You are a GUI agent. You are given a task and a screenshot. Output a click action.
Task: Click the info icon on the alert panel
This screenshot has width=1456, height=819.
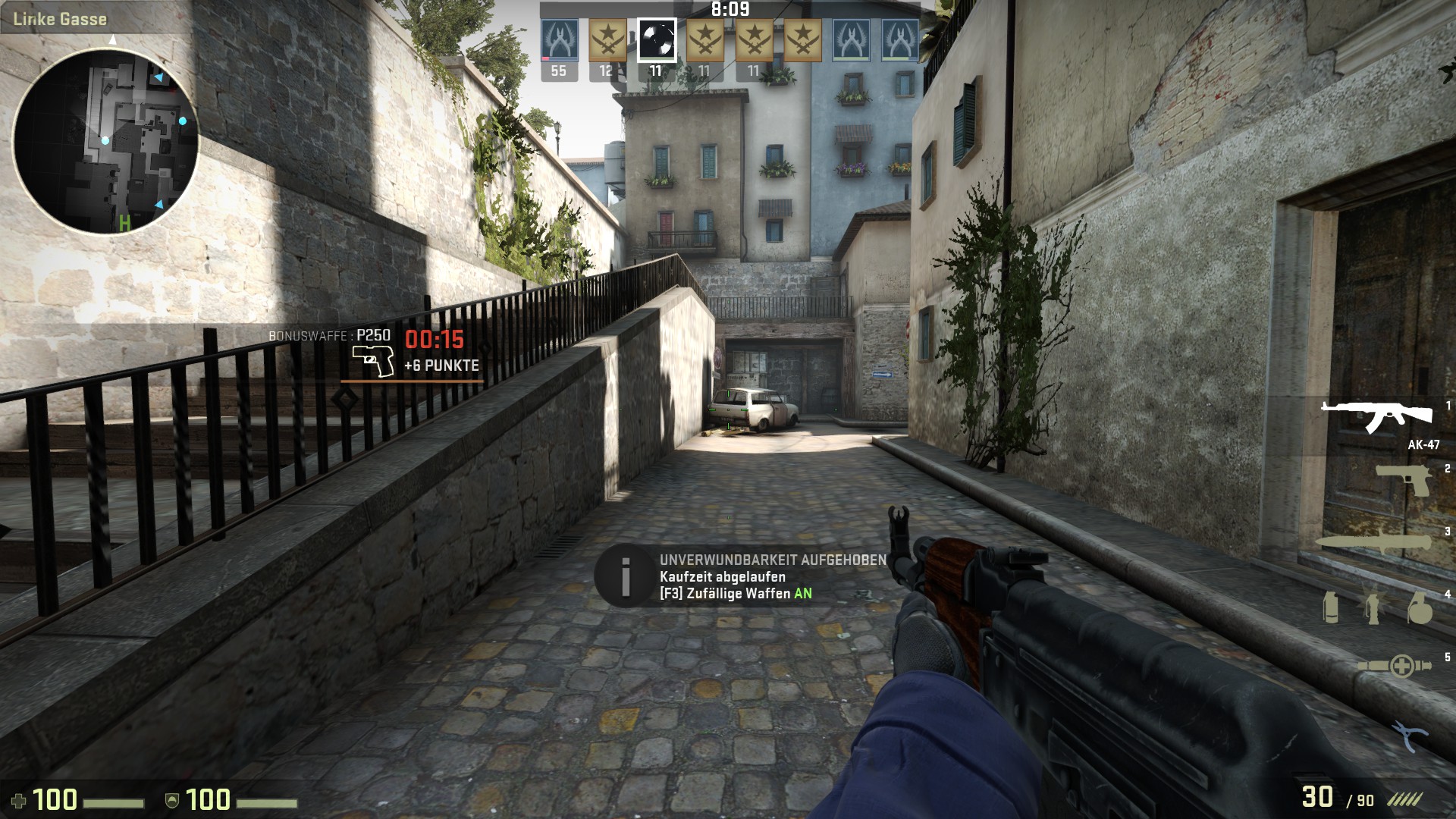[626, 576]
